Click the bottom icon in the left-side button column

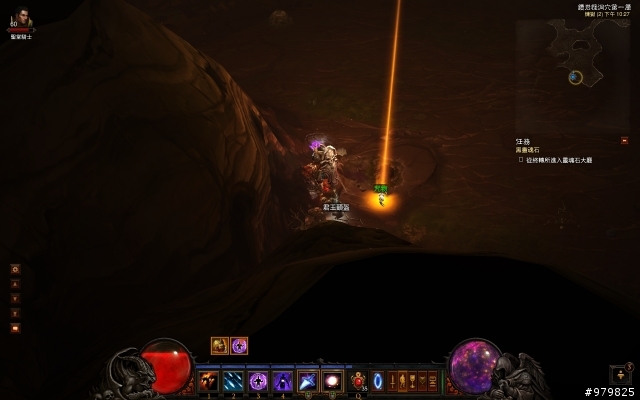tap(15, 327)
